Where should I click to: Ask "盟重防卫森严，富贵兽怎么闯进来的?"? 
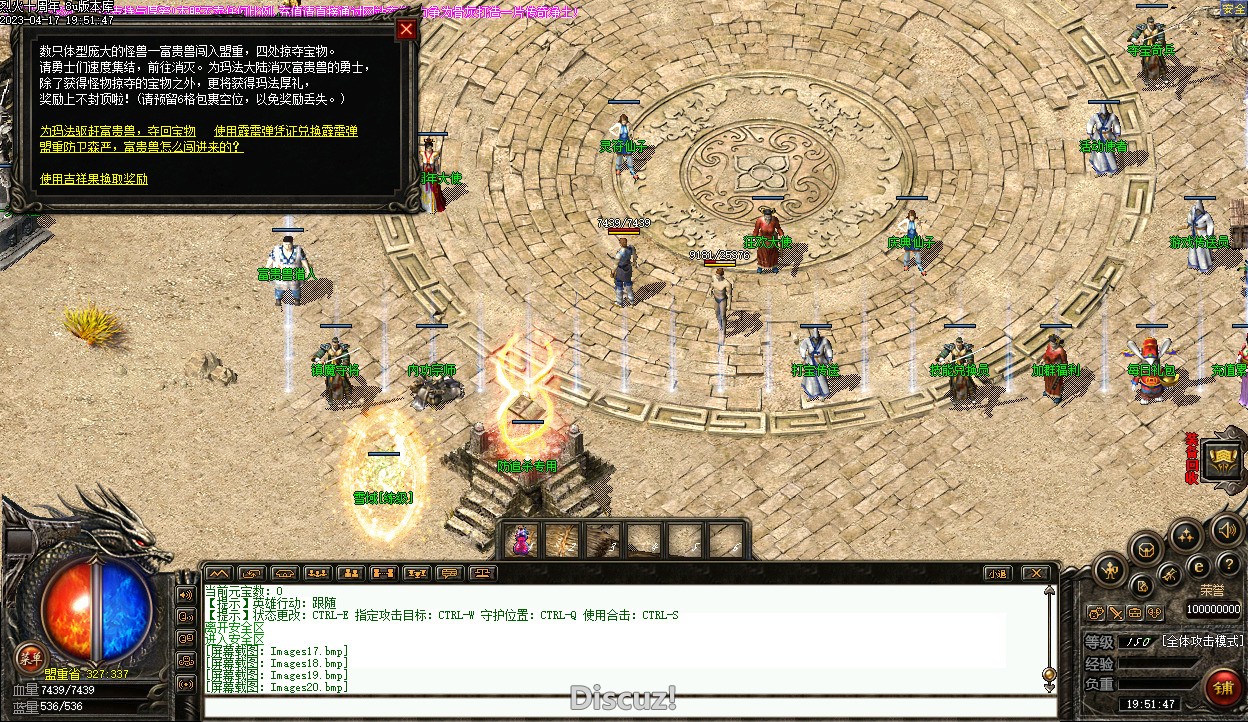tap(141, 146)
